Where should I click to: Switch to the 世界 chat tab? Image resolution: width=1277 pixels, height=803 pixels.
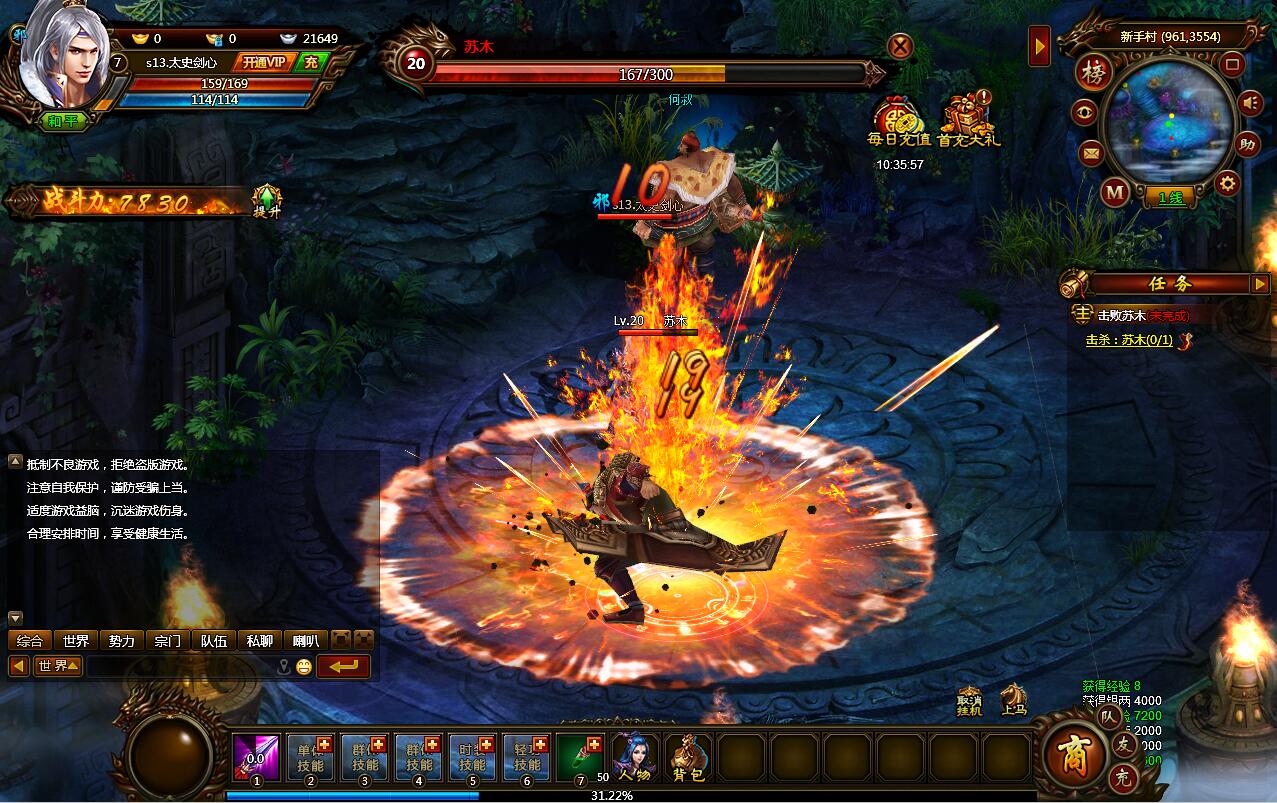(x=76, y=641)
